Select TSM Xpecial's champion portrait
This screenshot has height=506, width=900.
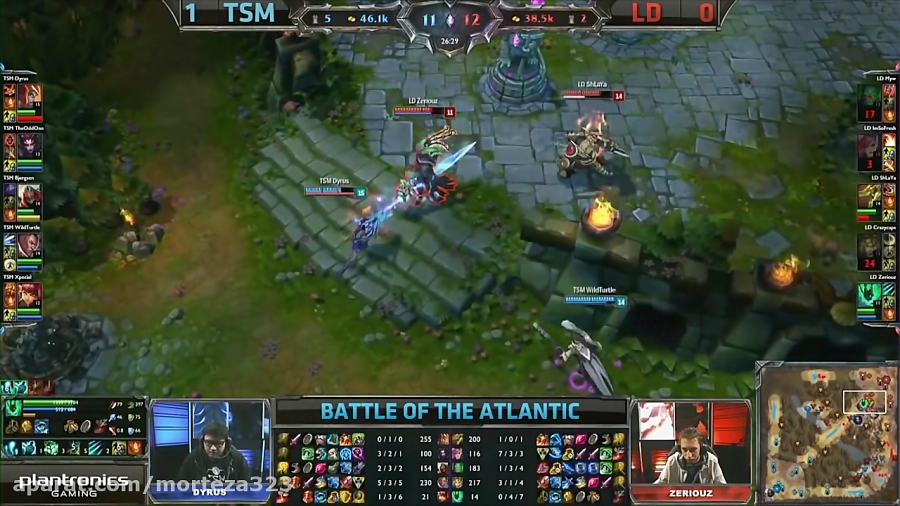(x=29, y=296)
